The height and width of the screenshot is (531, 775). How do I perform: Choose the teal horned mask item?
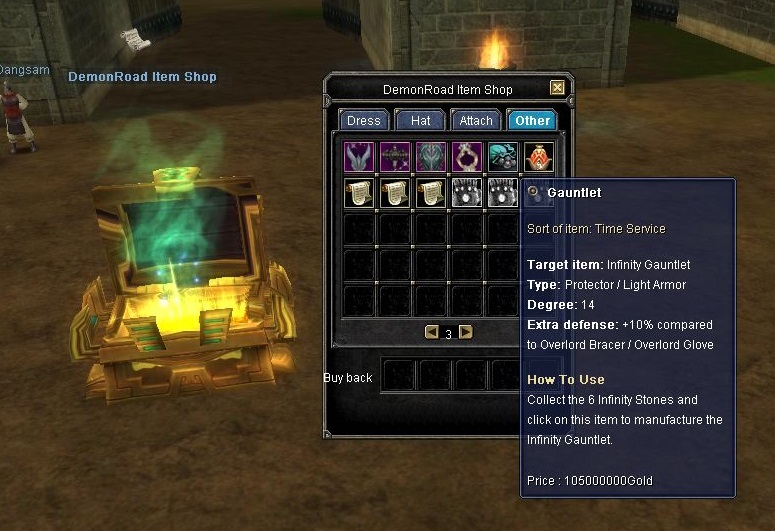[x=431, y=157]
